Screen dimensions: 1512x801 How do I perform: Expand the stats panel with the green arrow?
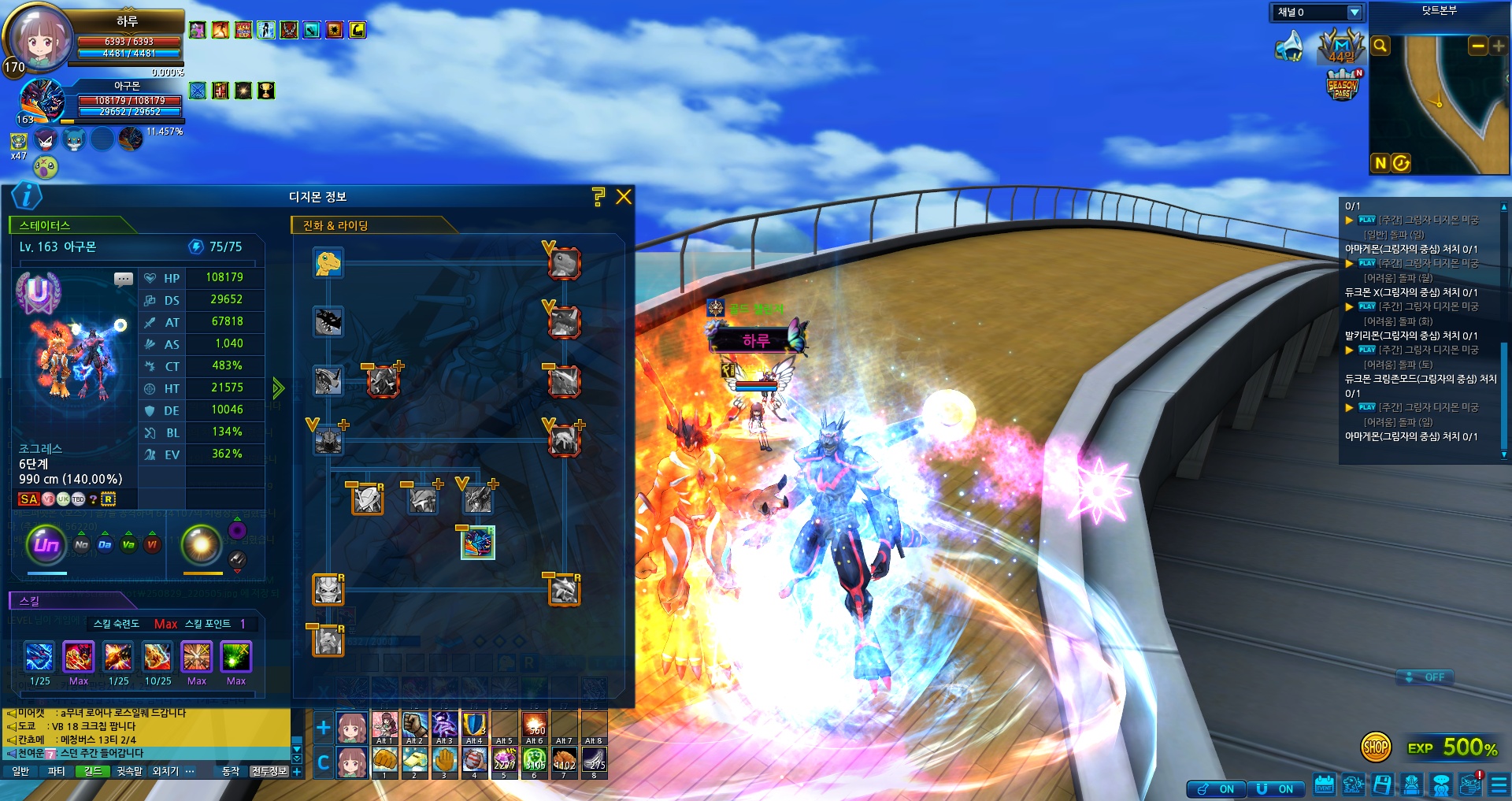[278, 388]
